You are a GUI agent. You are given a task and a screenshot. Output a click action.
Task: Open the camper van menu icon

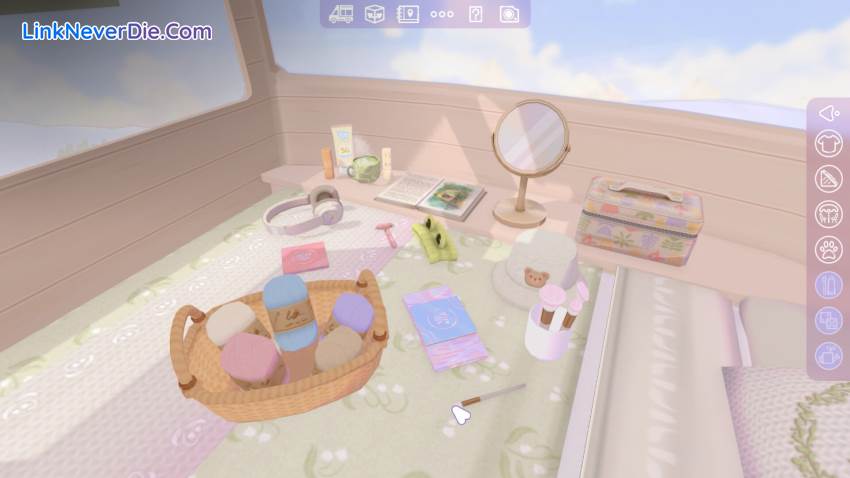[341, 14]
